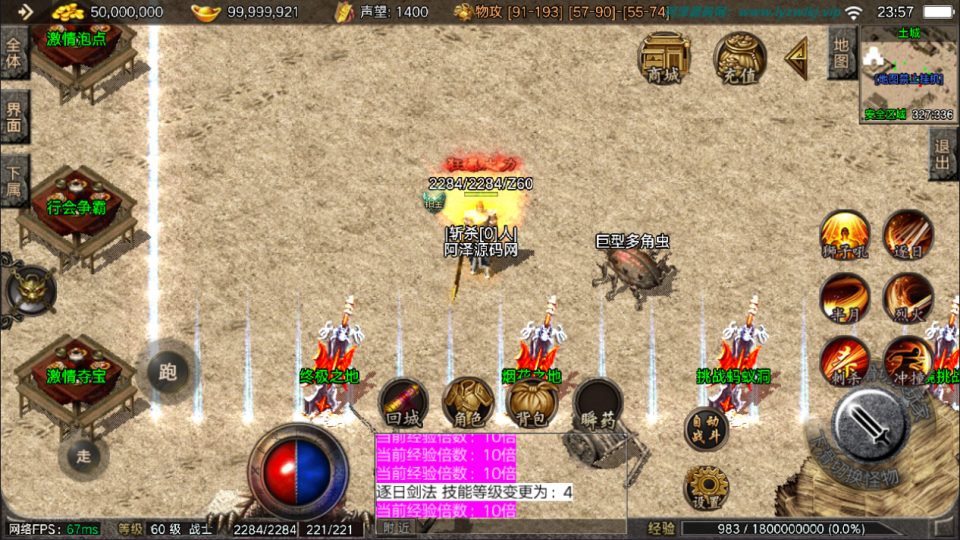Collapse the top menu with the arrow

tap(797, 57)
